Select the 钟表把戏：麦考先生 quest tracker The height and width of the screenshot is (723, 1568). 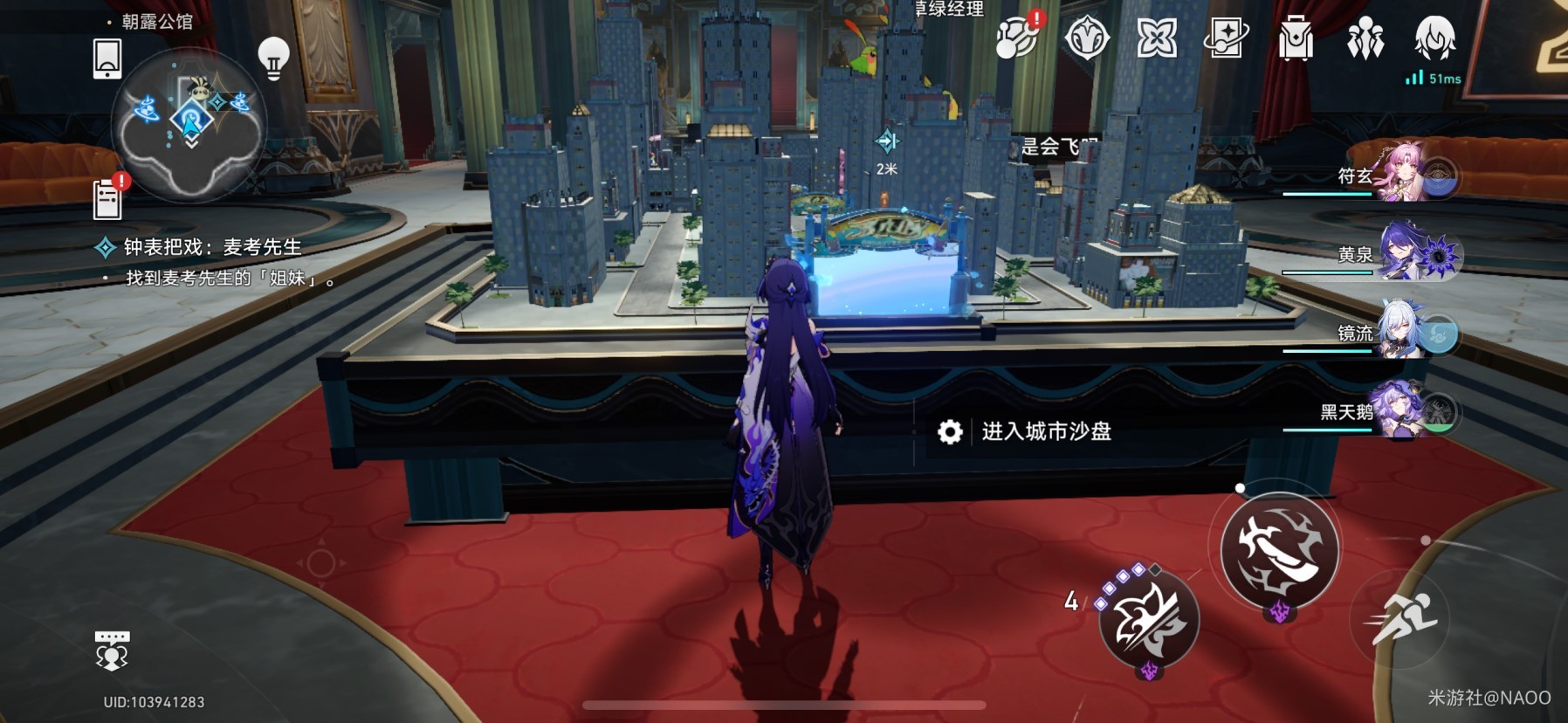211,248
